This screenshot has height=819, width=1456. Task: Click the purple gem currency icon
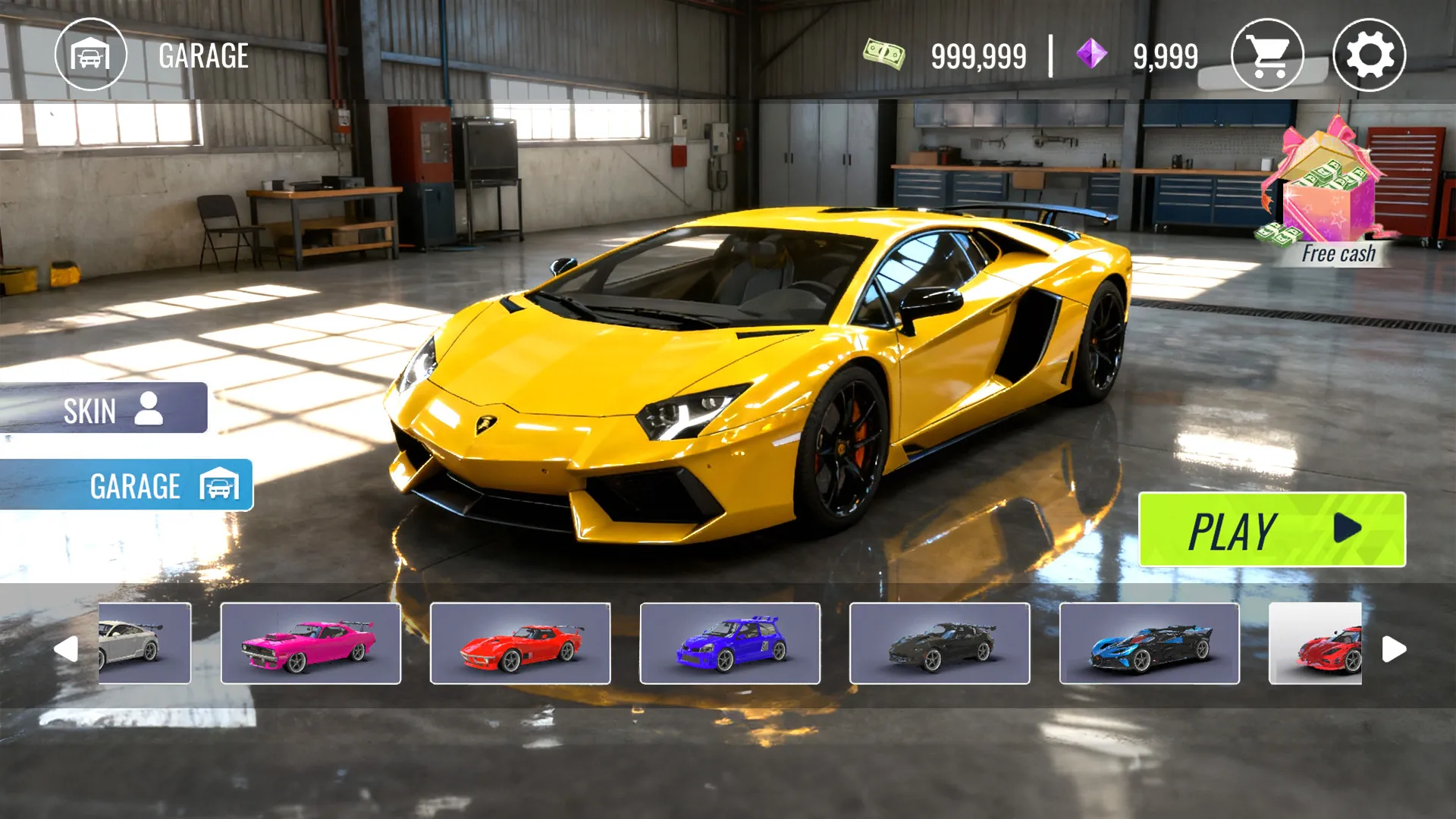[1092, 55]
